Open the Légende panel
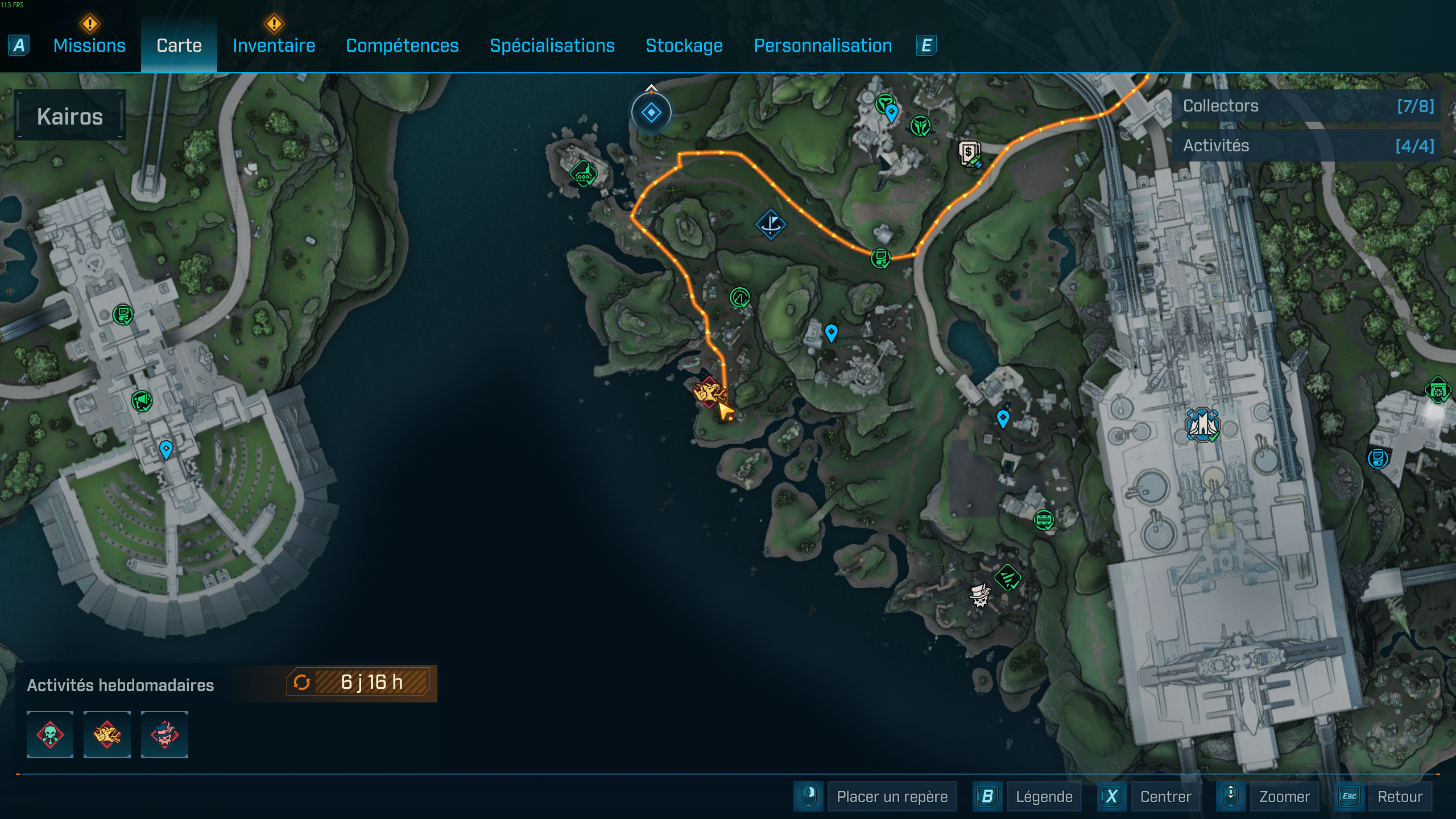The image size is (1456, 819). [x=1044, y=796]
